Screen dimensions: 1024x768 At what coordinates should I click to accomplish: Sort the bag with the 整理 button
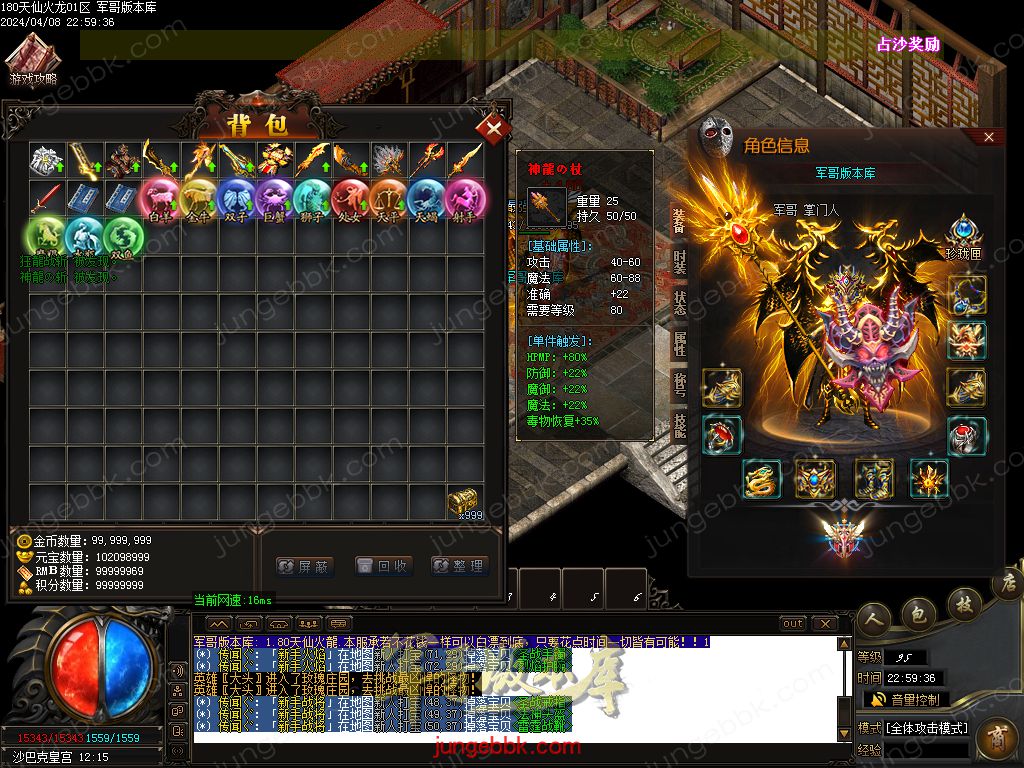(460, 566)
